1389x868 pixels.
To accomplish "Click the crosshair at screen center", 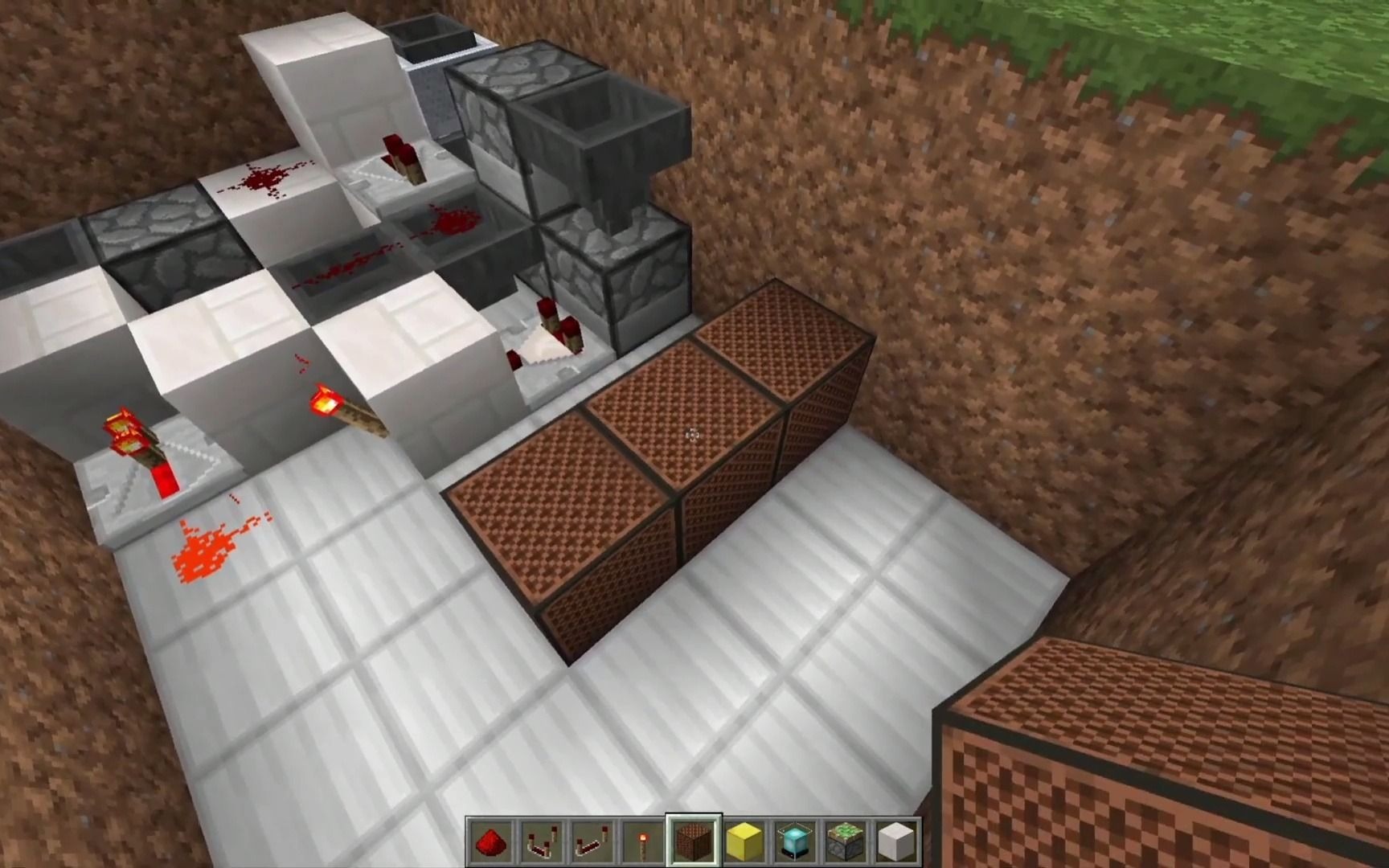I will (x=691, y=434).
